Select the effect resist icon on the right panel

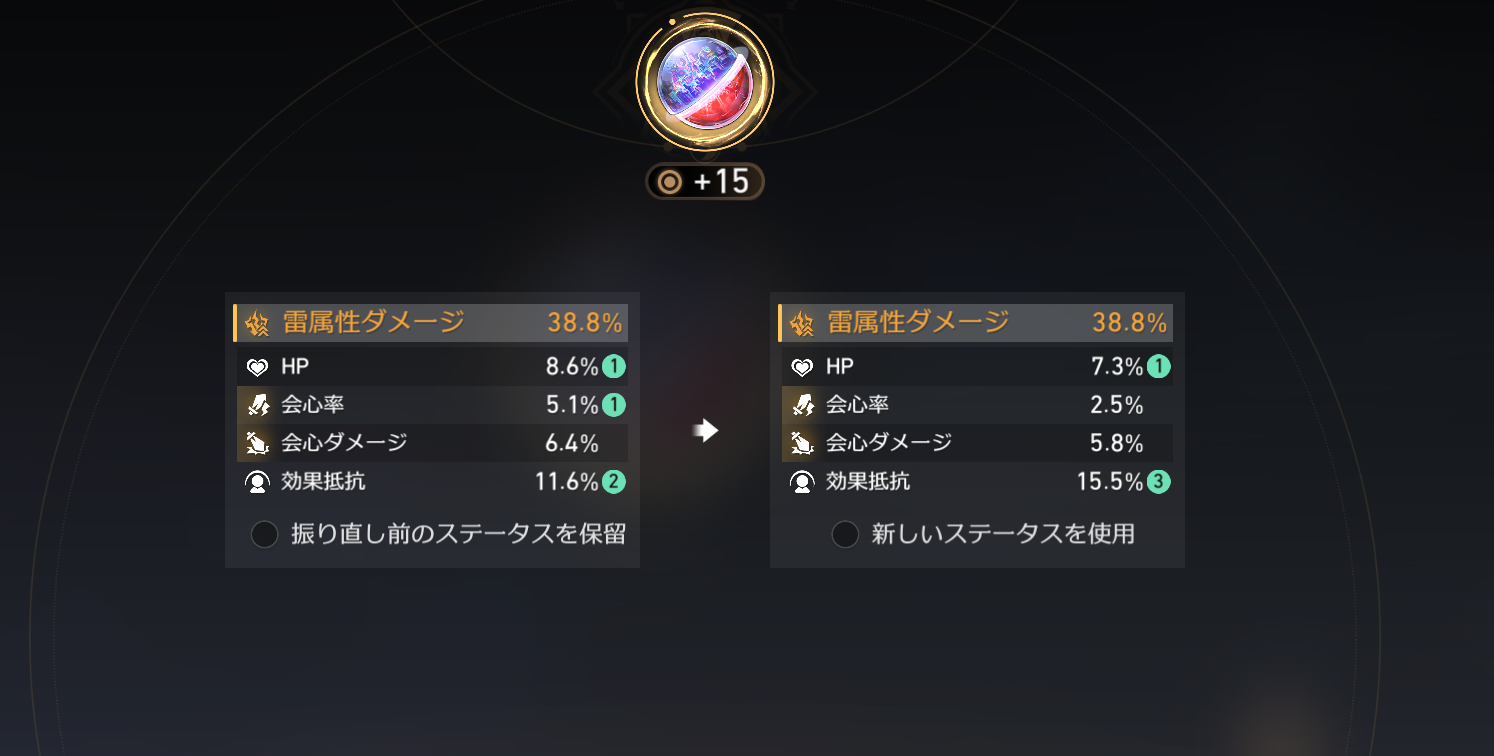pyautogui.click(x=801, y=481)
